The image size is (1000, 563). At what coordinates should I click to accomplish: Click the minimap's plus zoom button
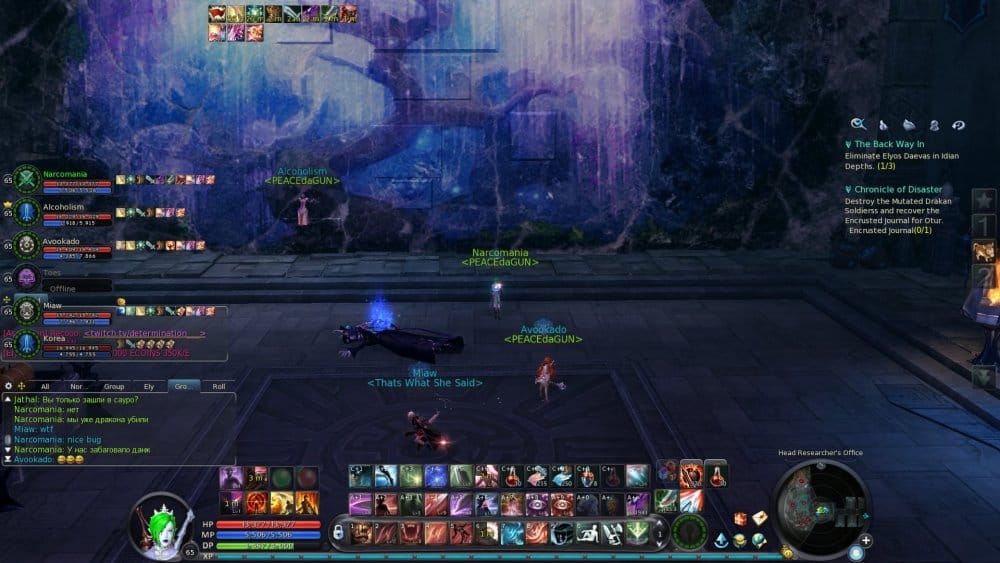[866, 540]
